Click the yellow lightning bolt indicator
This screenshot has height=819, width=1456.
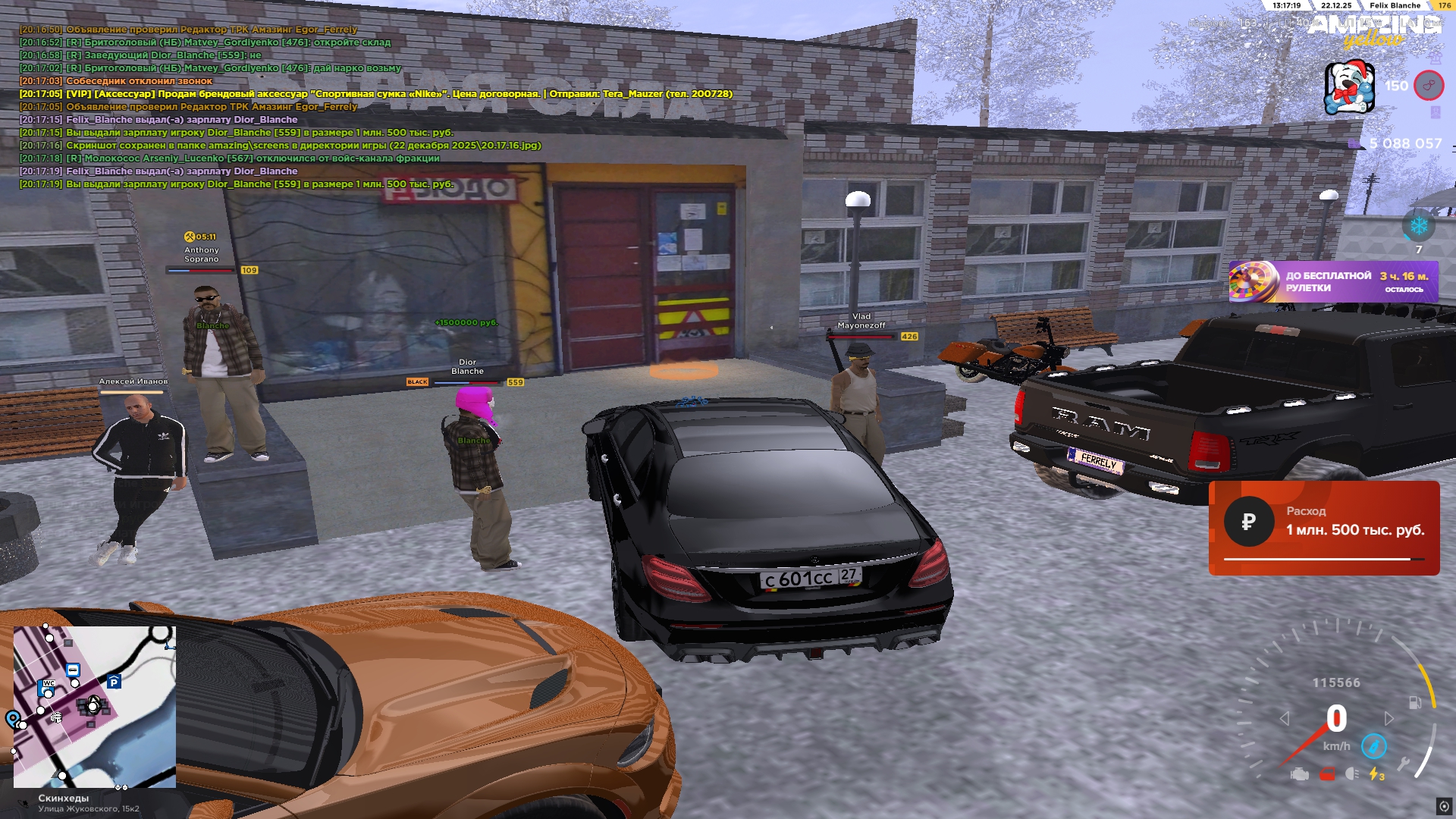pos(1376,774)
